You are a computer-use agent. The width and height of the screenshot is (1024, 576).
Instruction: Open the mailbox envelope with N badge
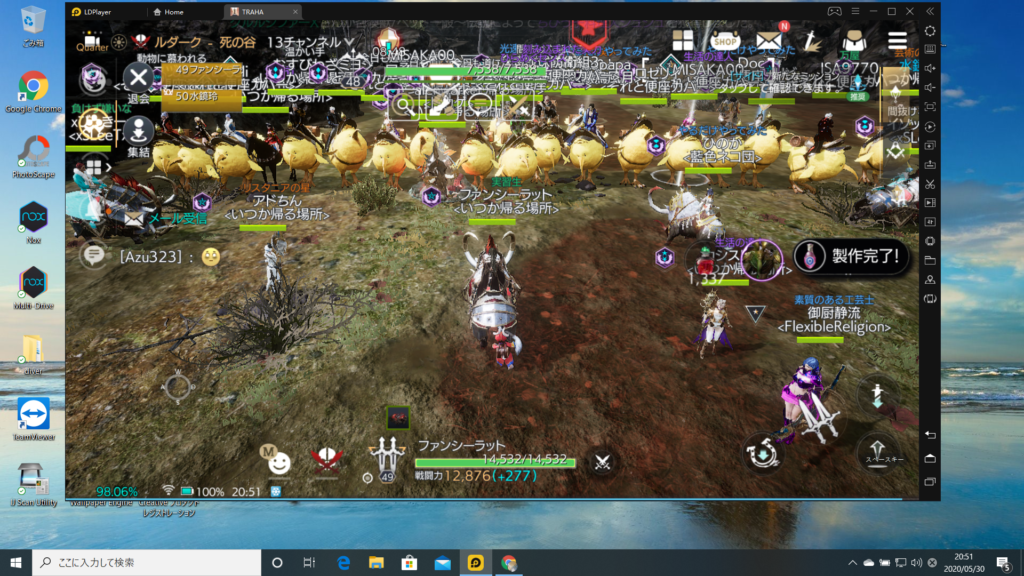(768, 41)
